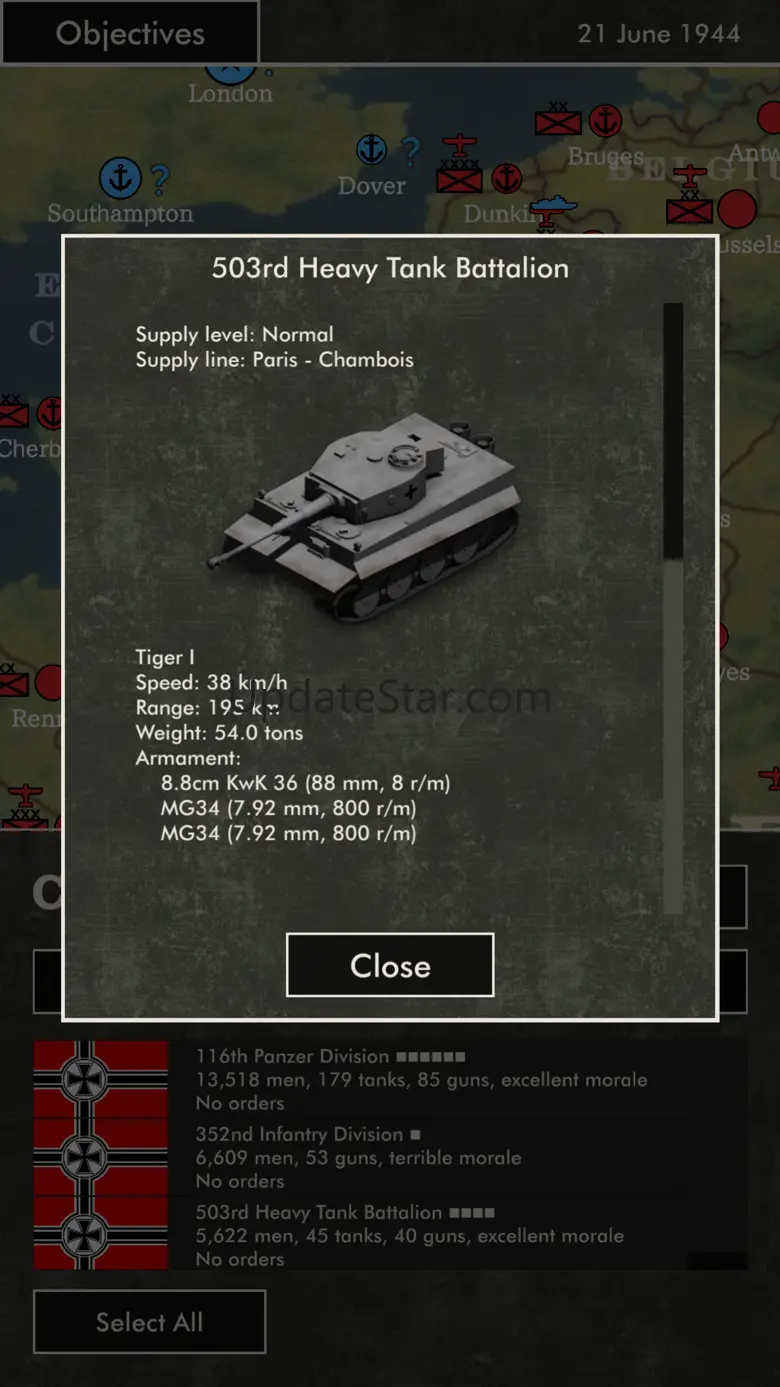Open the Objectives panel
Viewport: 780px width, 1387px height.
click(130, 33)
